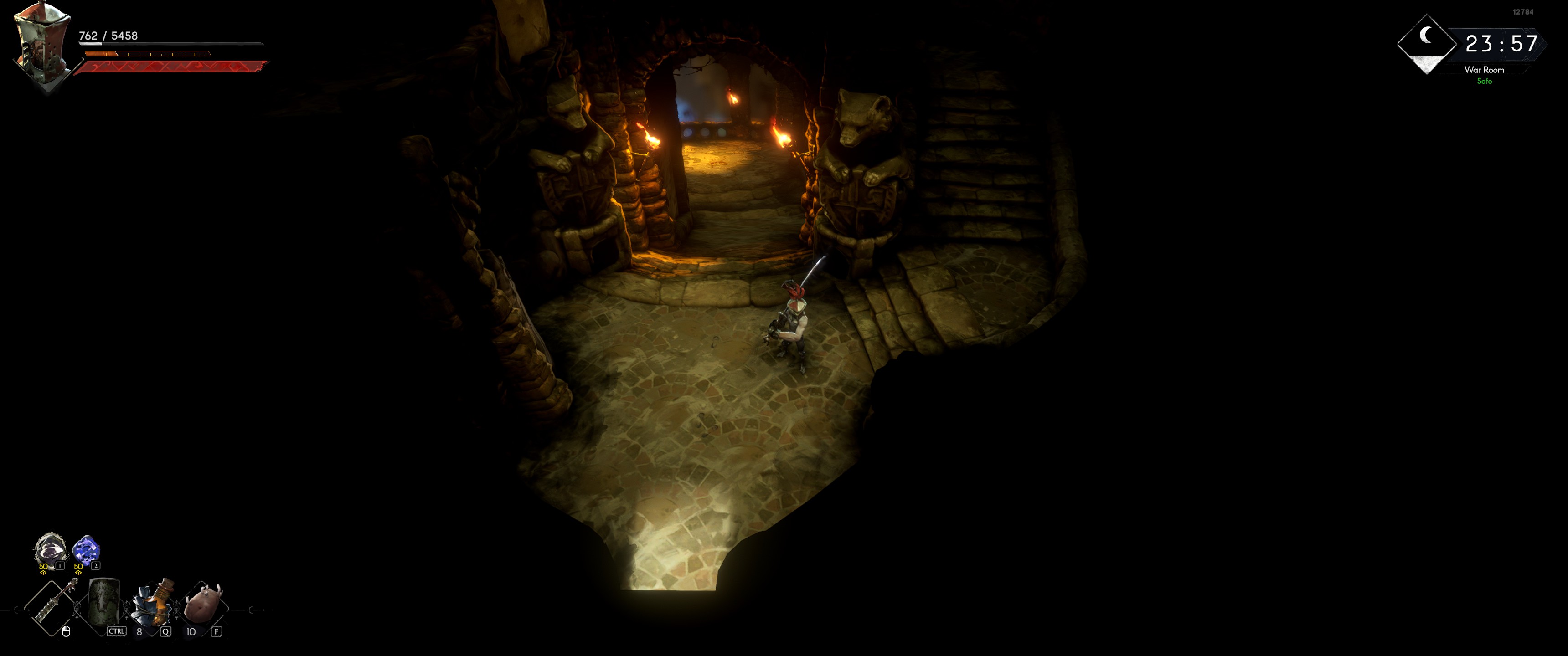Viewport: 1568px width, 656px height.
Task: Activate the blue crystal rune ability
Action: (85, 550)
